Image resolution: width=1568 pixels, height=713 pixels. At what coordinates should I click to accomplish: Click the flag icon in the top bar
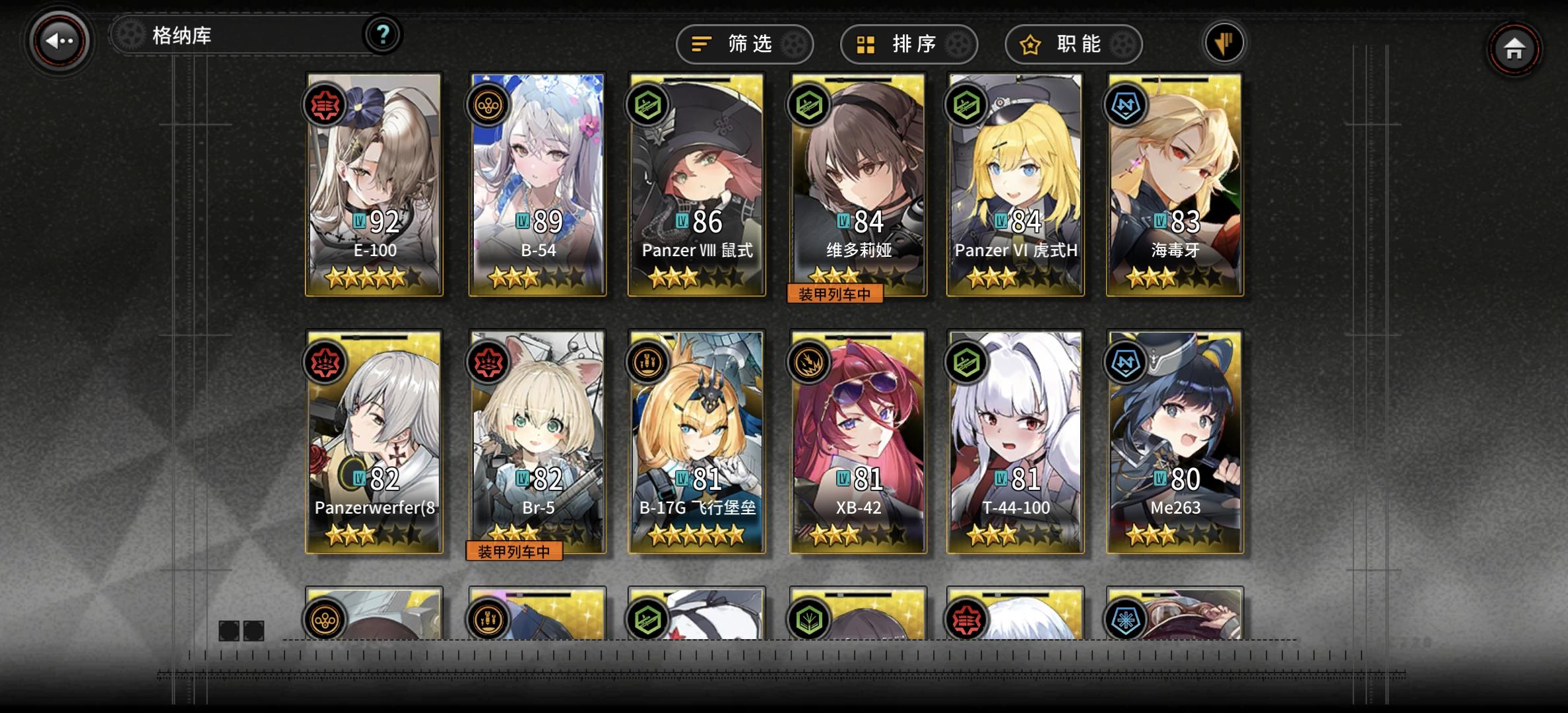click(1225, 42)
